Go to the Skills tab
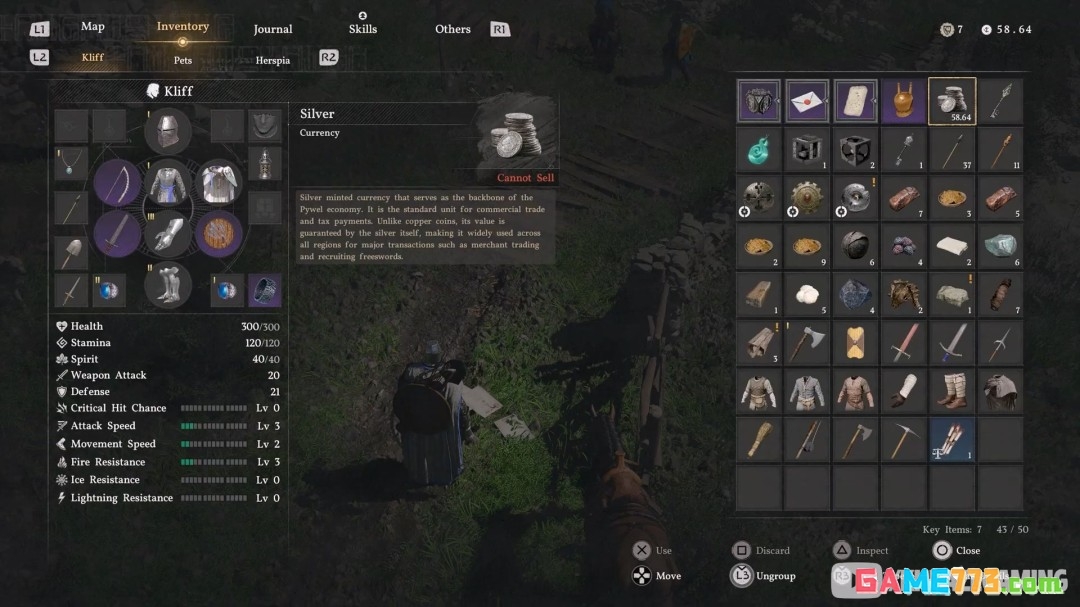The width and height of the screenshot is (1080, 607). click(x=363, y=29)
